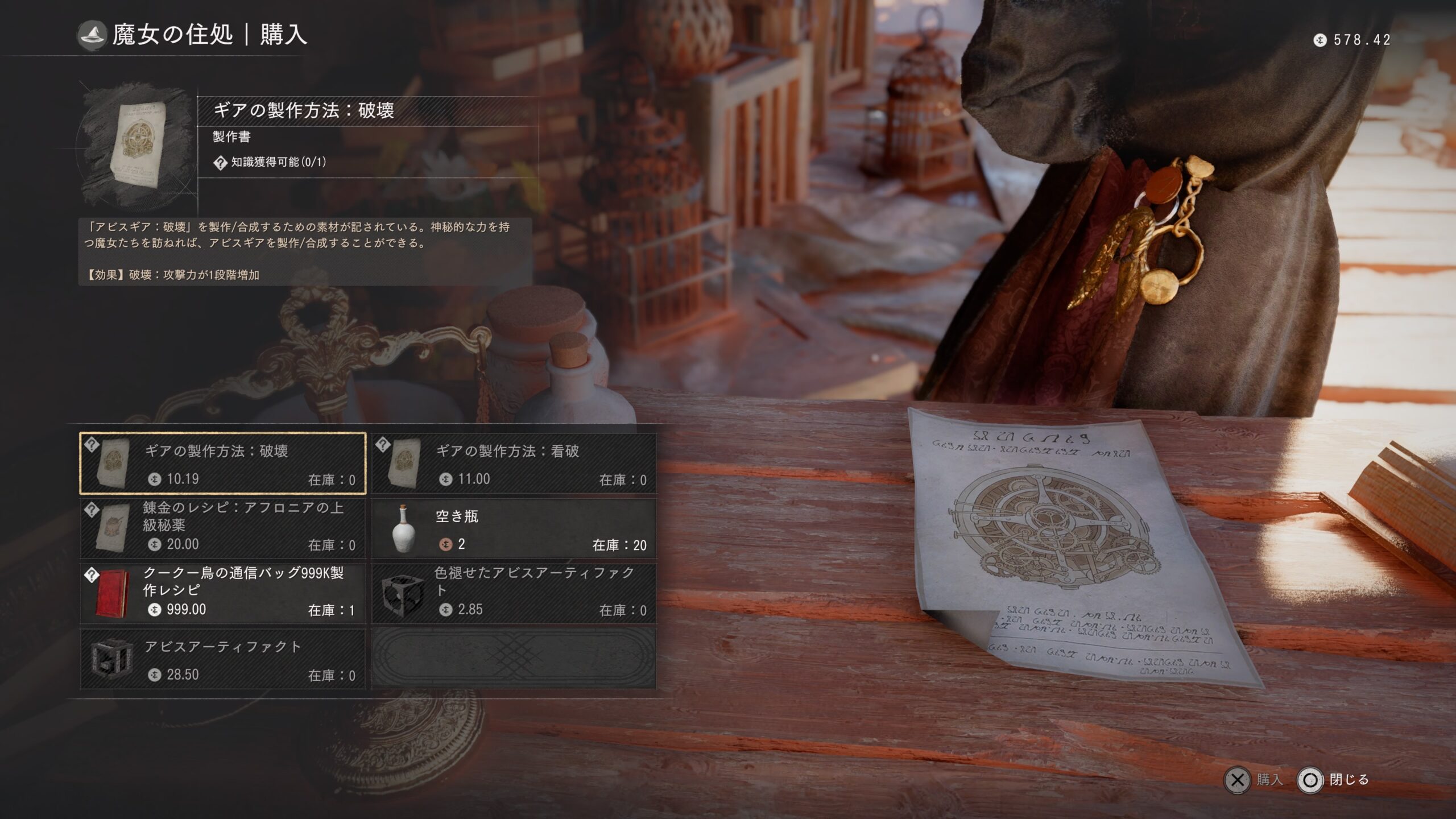Choose ギアの製作方法：看破 recipe entry

[514, 463]
